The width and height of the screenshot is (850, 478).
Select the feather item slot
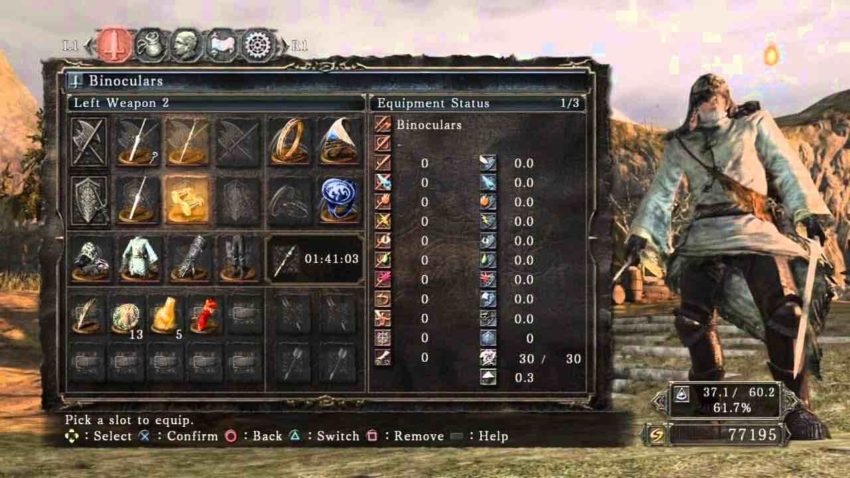(89, 314)
